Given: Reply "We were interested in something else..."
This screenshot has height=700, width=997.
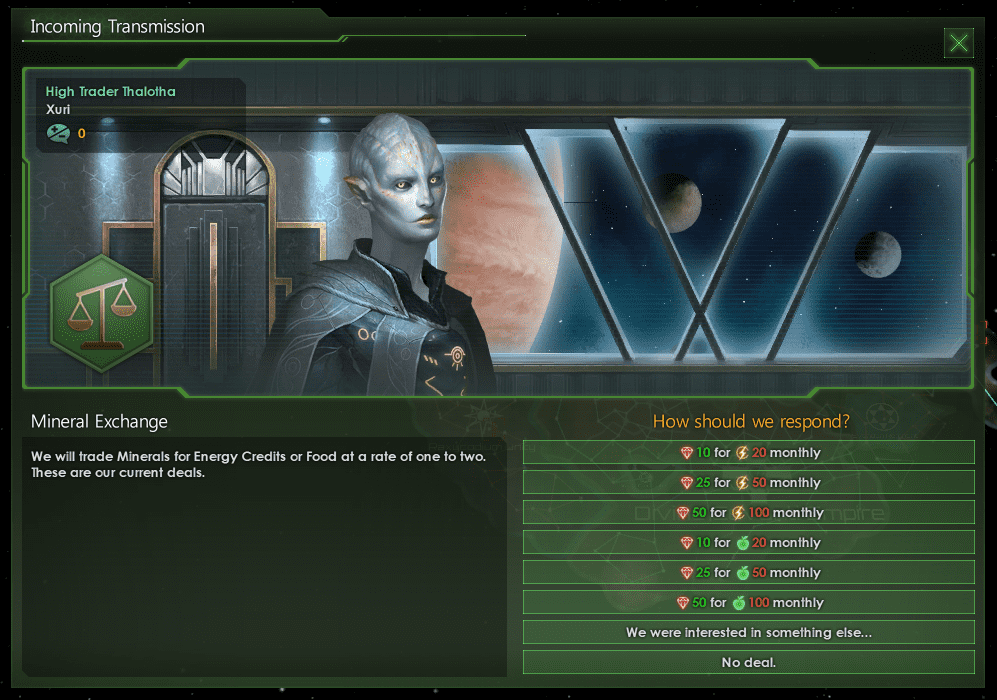Looking at the screenshot, I should tap(748, 633).
